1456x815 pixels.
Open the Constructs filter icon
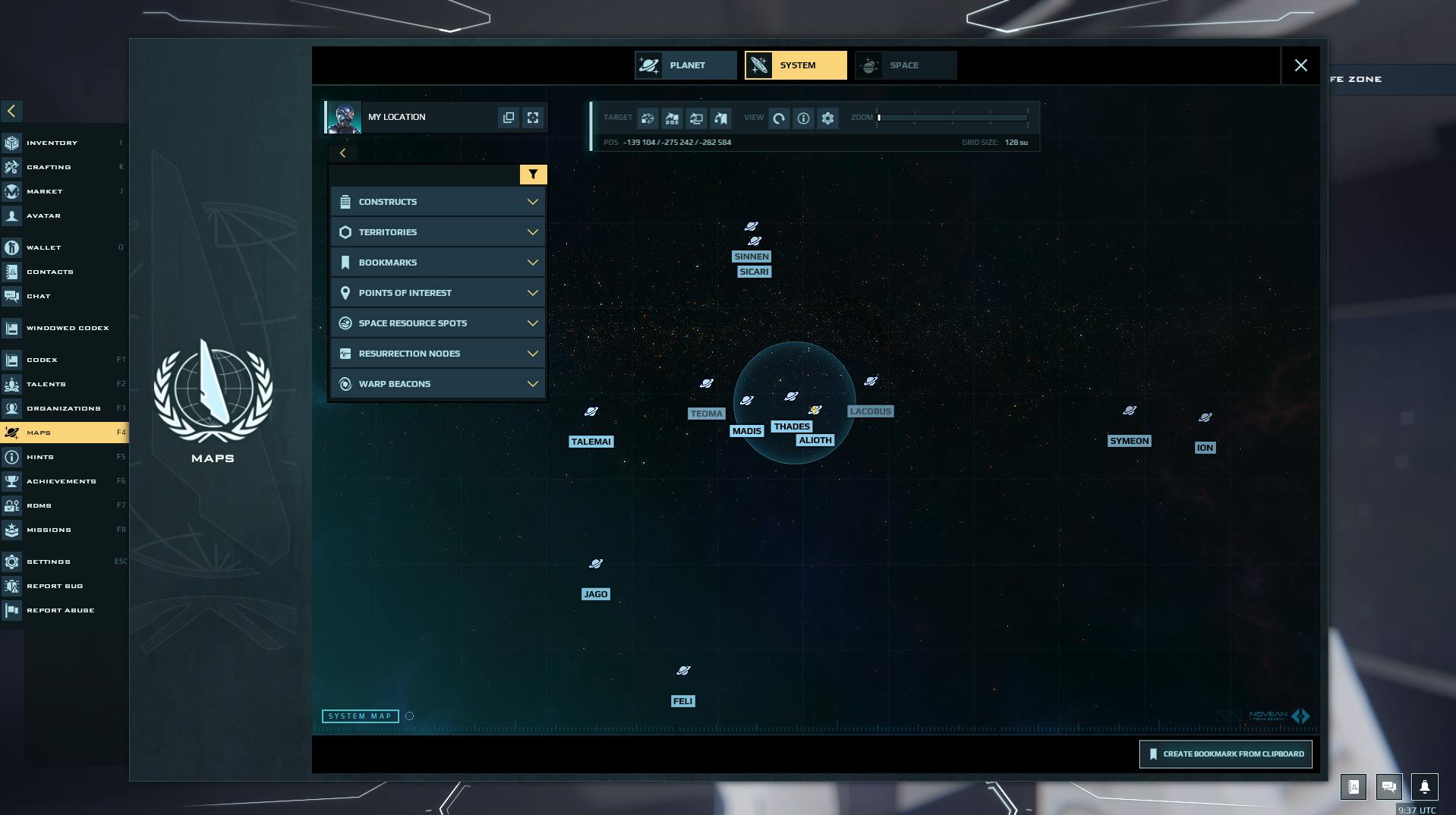click(x=346, y=201)
